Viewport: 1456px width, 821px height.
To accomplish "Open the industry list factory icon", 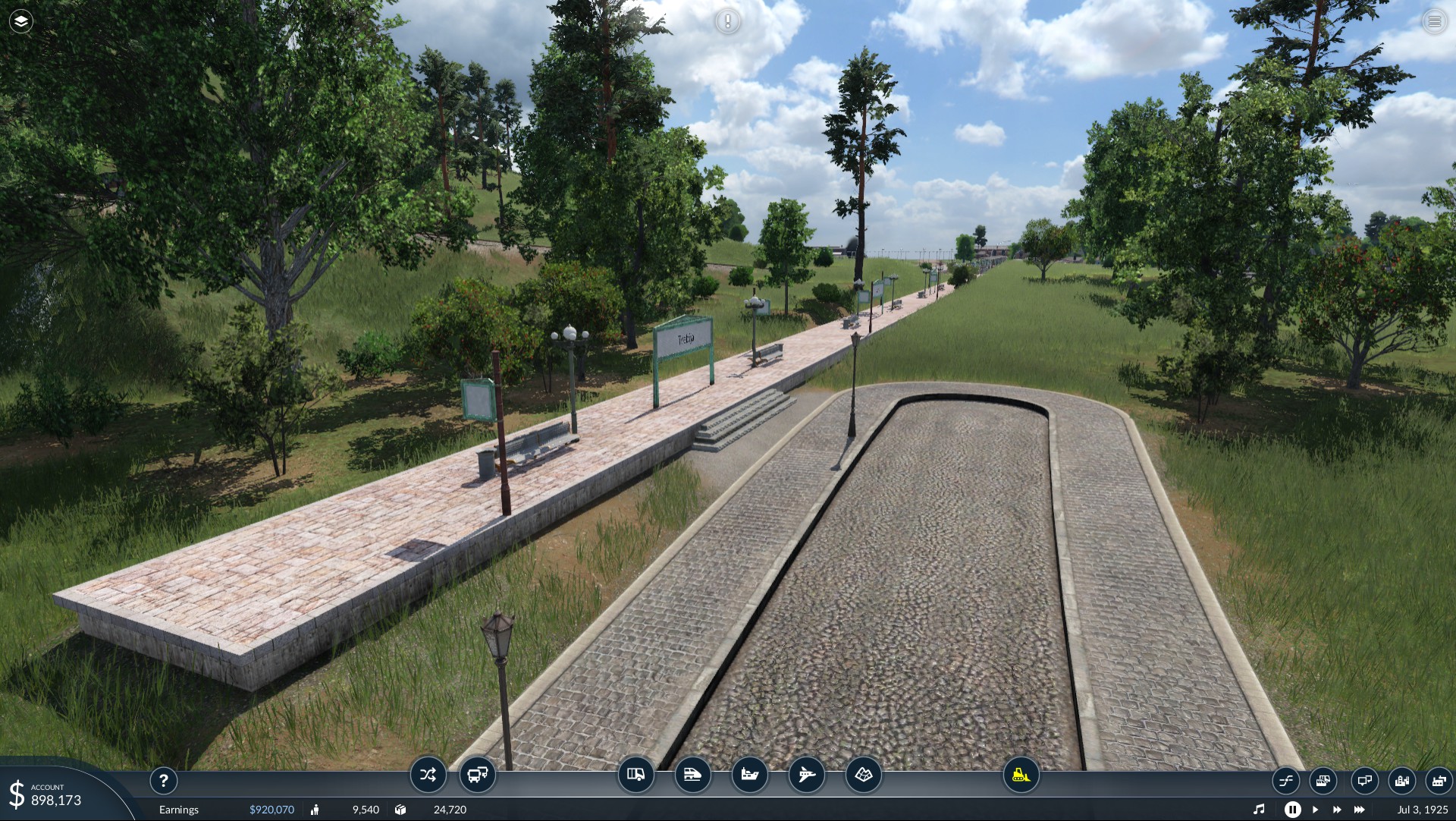I will [x=1439, y=780].
